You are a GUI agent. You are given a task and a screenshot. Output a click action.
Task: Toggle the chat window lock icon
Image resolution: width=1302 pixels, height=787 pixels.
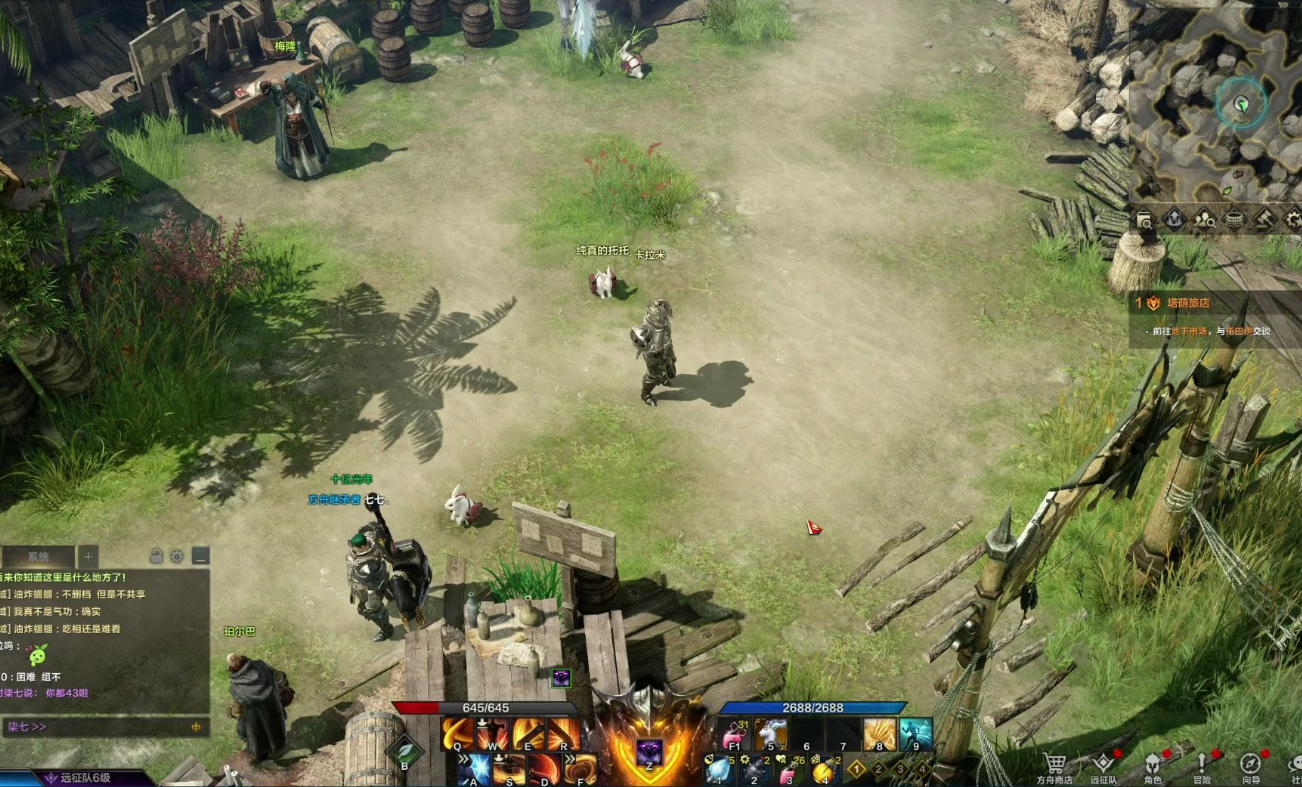[x=157, y=556]
